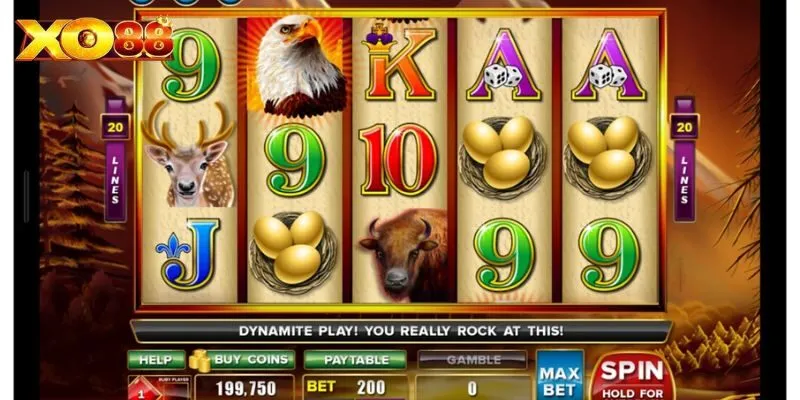Click the Gamble button
The image size is (800, 400).
[x=472, y=360]
